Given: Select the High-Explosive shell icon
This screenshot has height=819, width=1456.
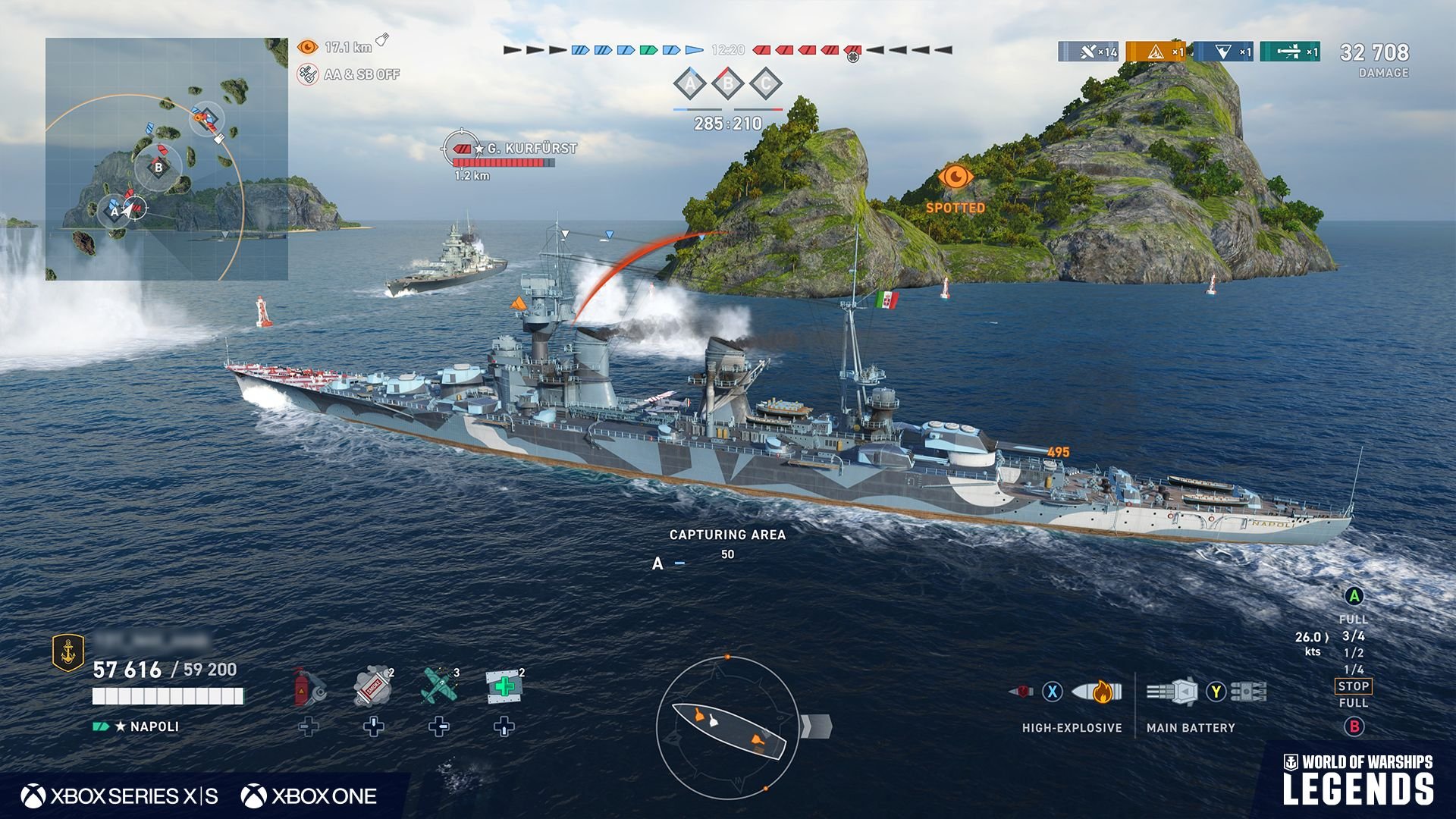Looking at the screenshot, I should tap(1097, 692).
